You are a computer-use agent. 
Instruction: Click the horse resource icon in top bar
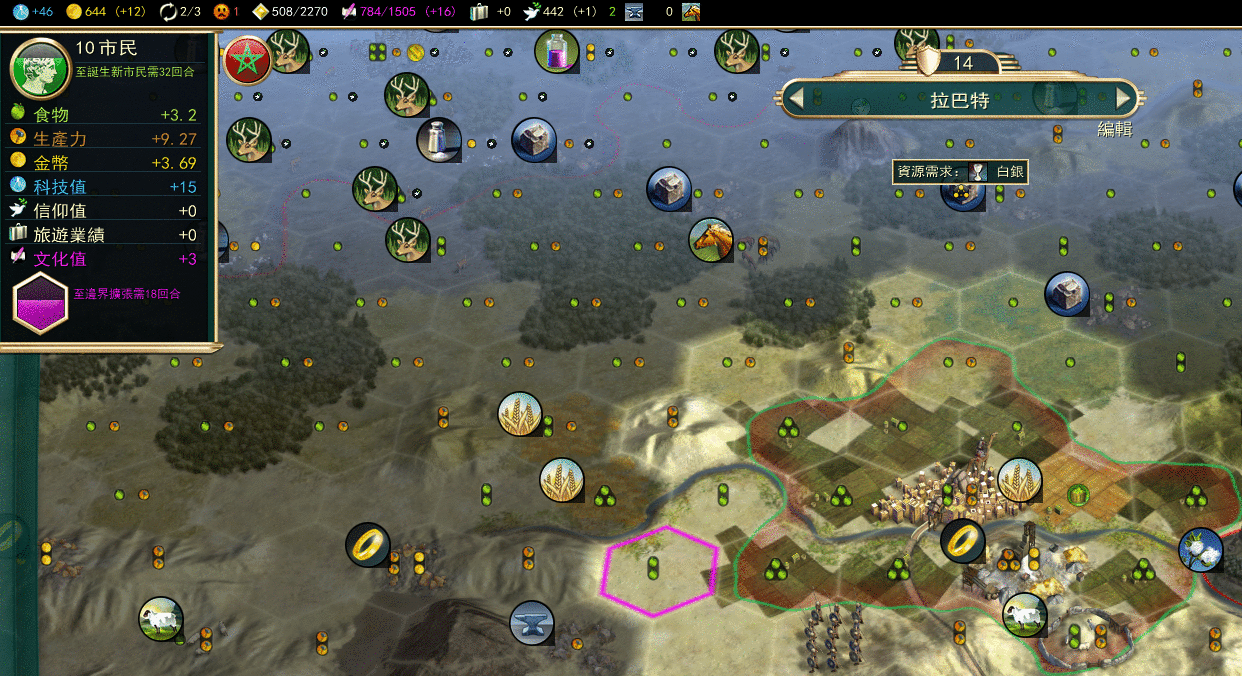[691, 12]
